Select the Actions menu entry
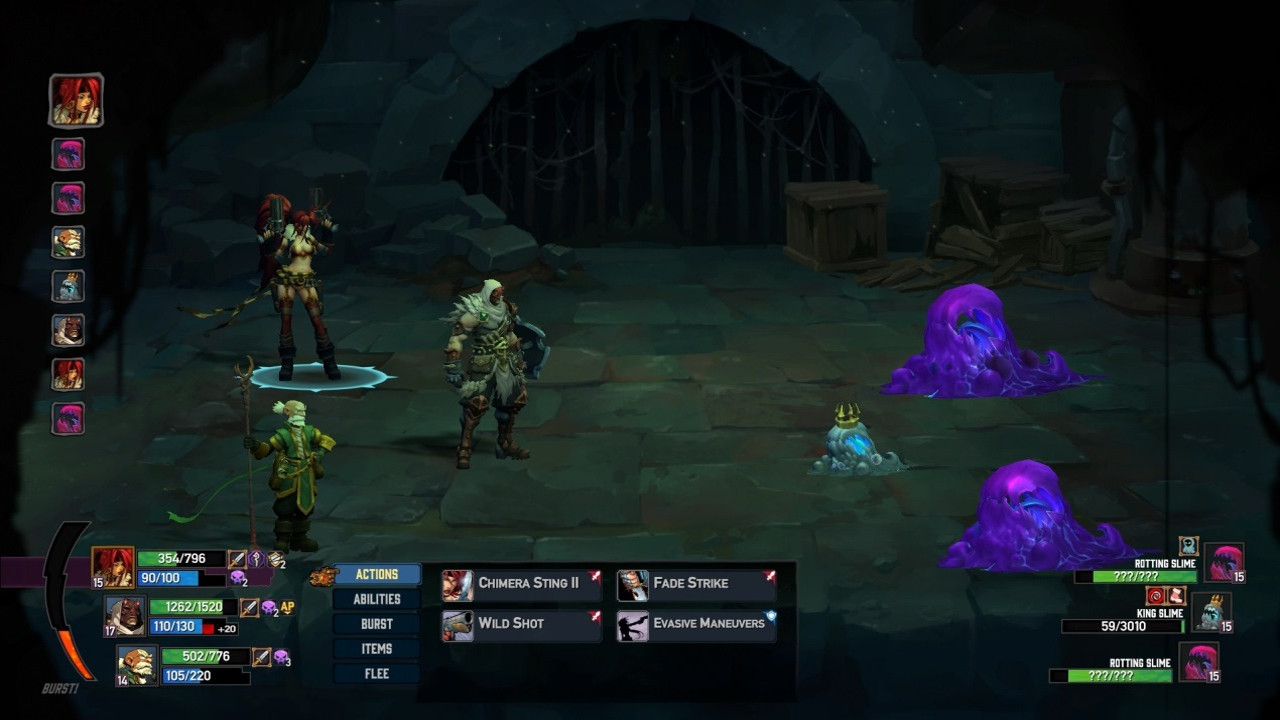 click(x=377, y=575)
